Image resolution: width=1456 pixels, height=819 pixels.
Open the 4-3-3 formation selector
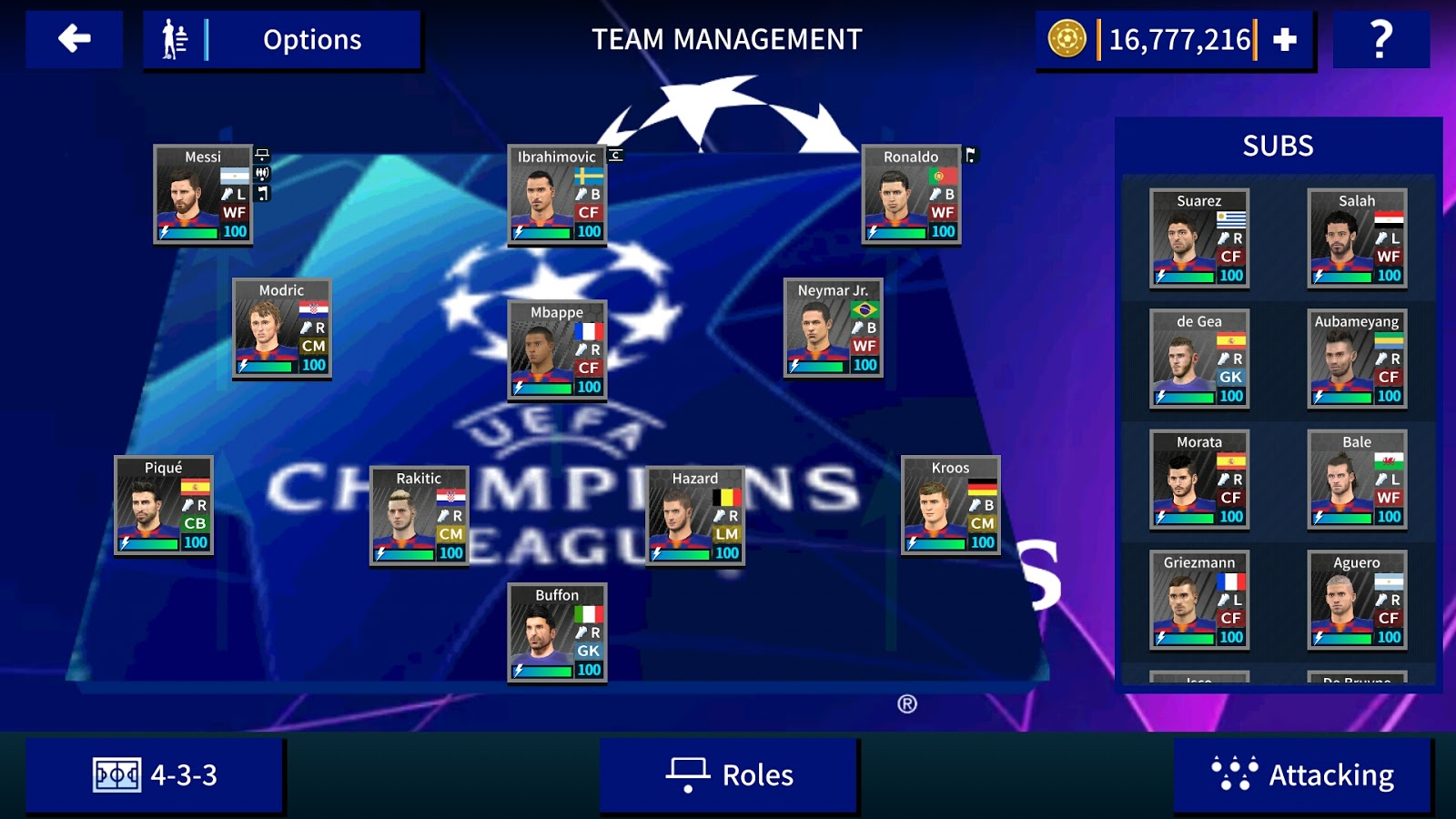coord(155,774)
